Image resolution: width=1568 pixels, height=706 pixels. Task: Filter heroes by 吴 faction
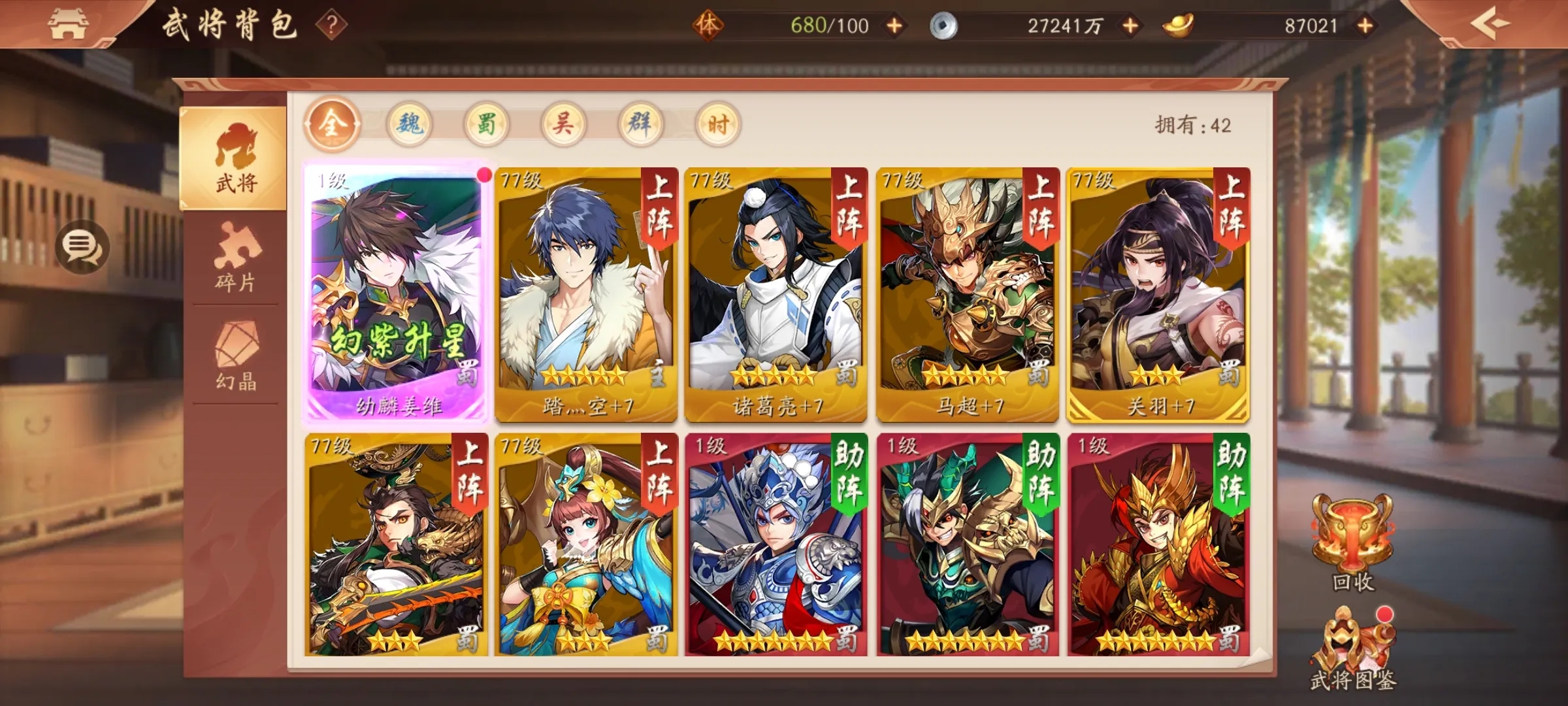[x=563, y=124]
